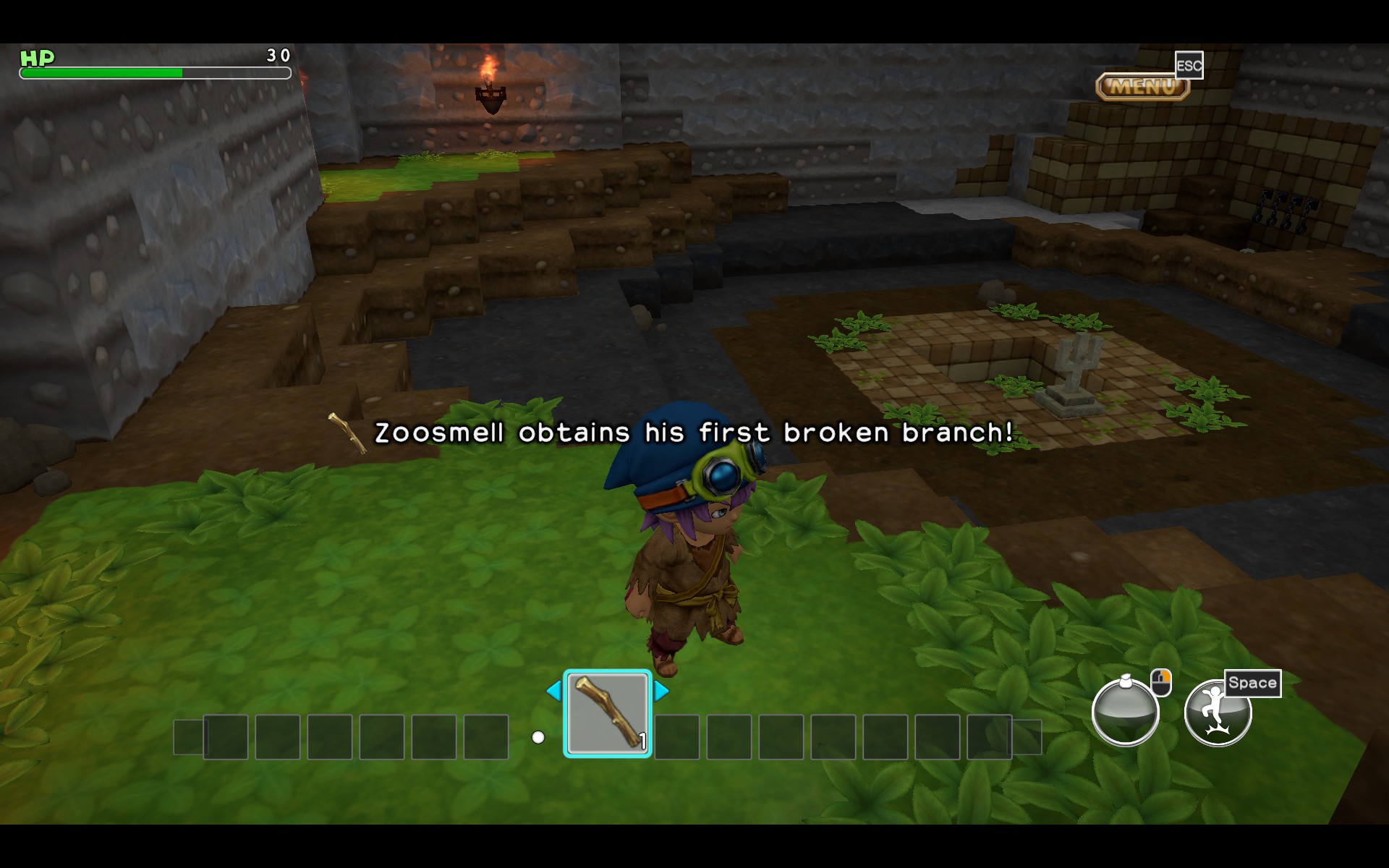Click the right cyan hotbar arrow
The width and height of the screenshot is (1389, 868).
(x=661, y=691)
